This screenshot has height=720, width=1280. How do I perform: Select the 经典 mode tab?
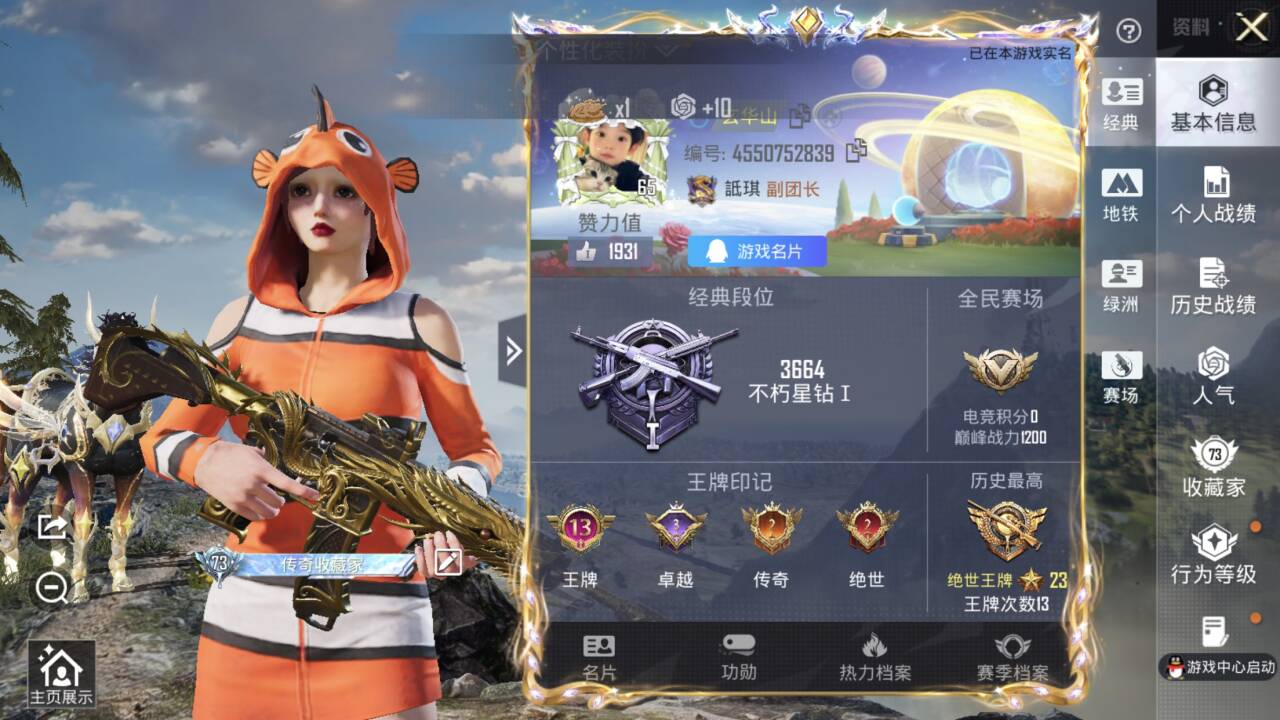[x=1121, y=105]
